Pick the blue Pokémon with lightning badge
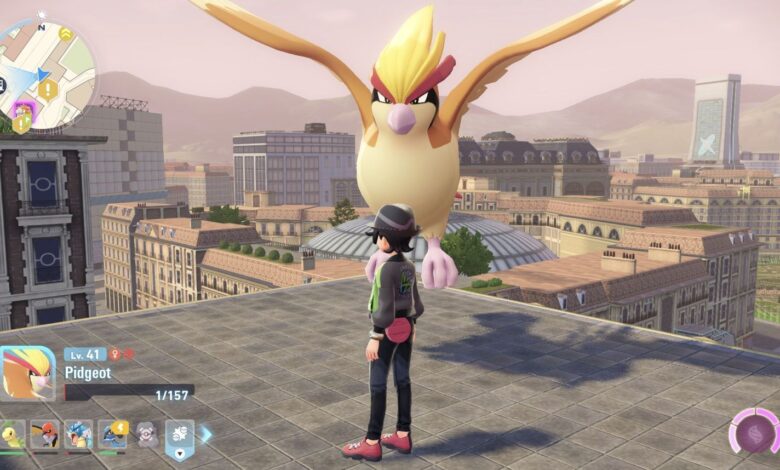 pyautogui.click(x=112, y=434)
